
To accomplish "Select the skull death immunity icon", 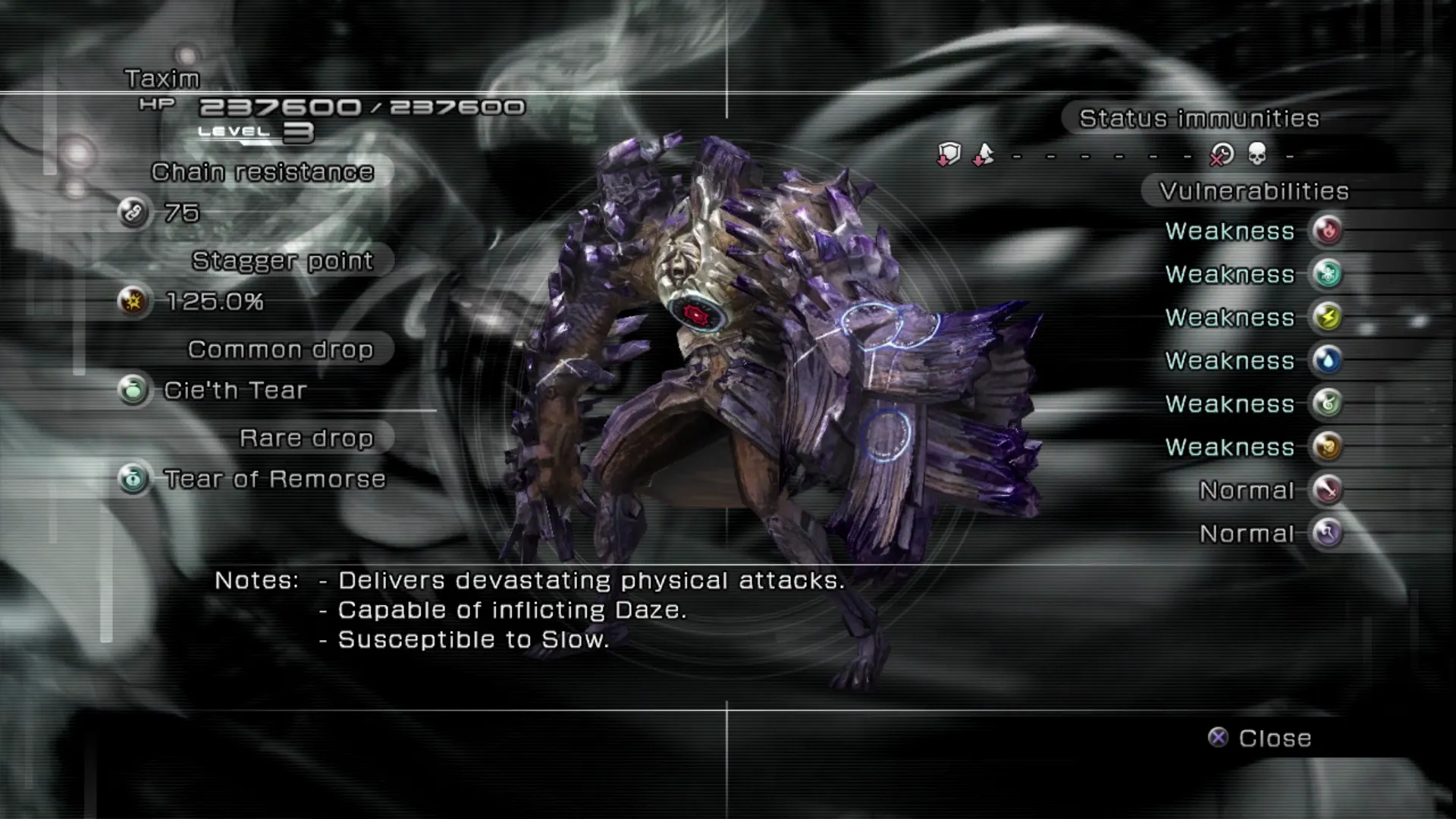I will [x=1257, y=155].
